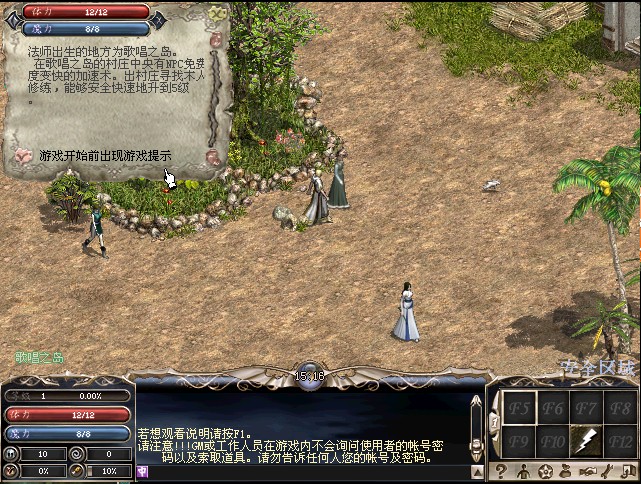Click the purple chat input mode icon
The height and width of the screenshot is (484, 641).
[x=143, y=471]
